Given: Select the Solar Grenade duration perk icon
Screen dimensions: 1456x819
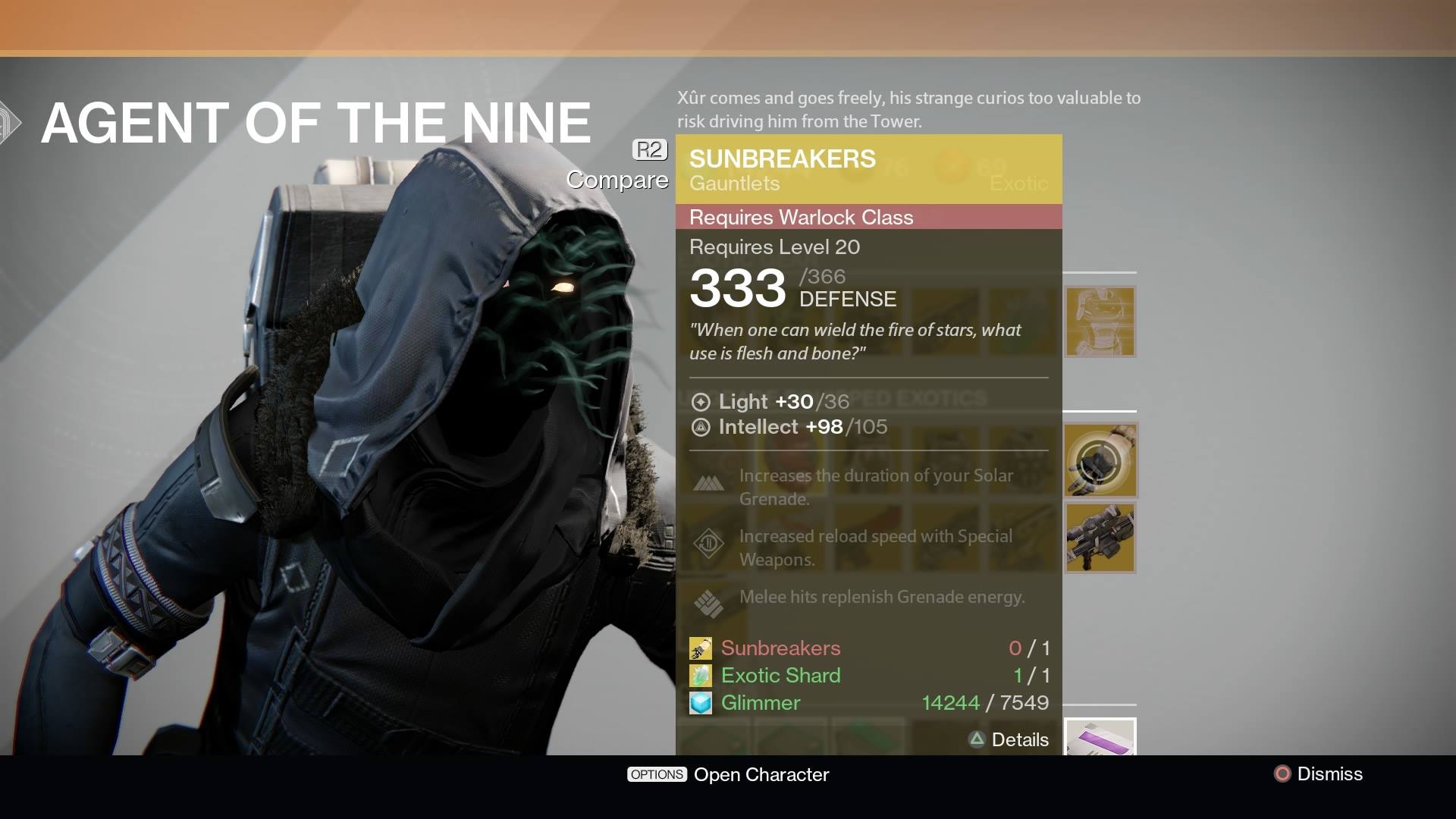Looking at the screenshot, I should pos(709,482).
